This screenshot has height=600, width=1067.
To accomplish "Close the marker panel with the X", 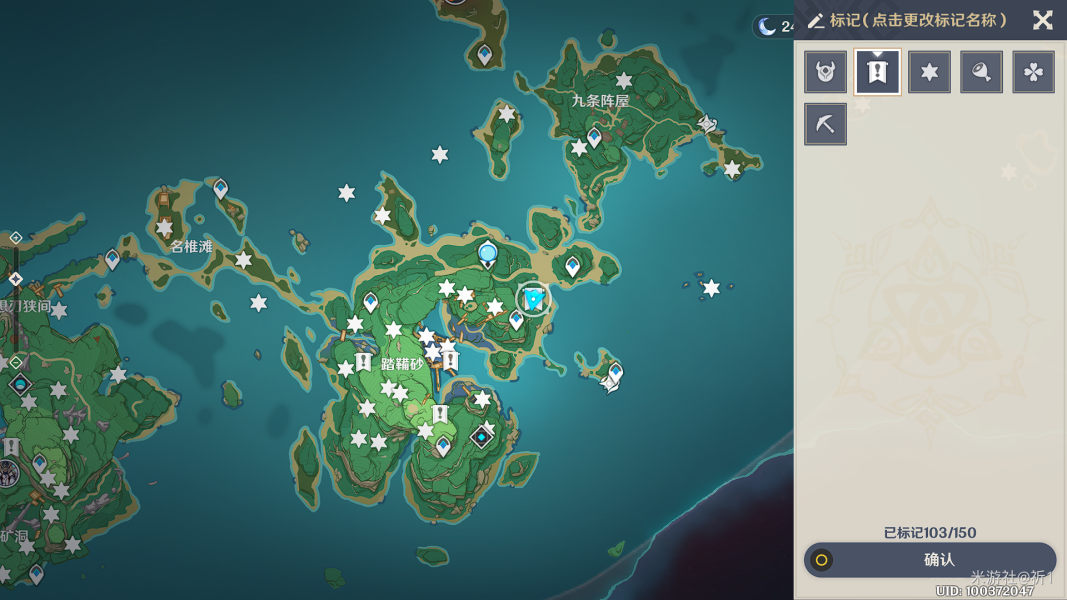I will (x=1042, y=20).
